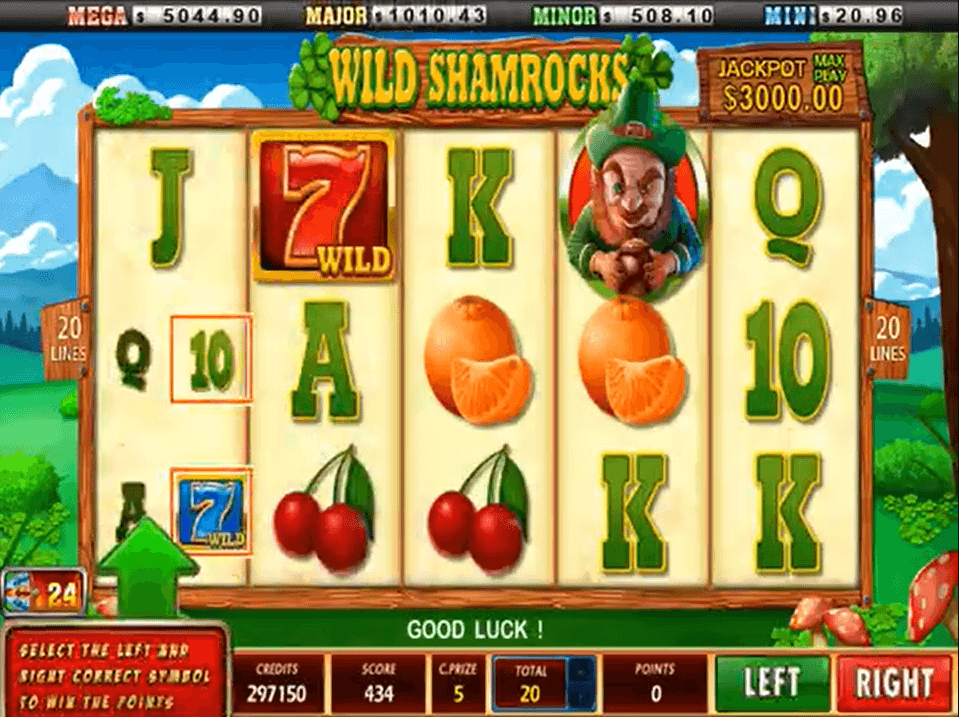Choose the red RIGHT button

tap(893, 683)
